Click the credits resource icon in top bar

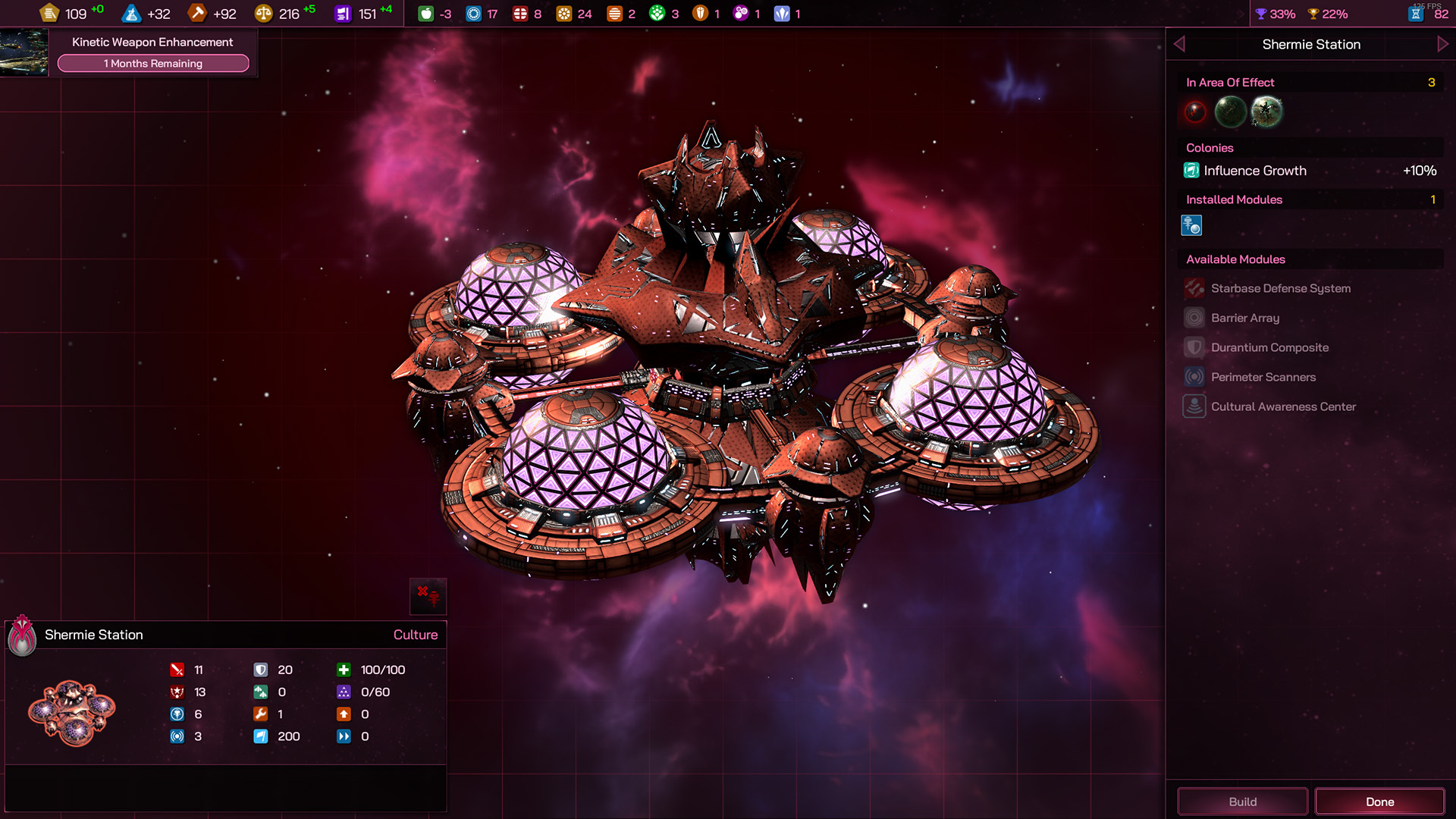tap(50, 14)
